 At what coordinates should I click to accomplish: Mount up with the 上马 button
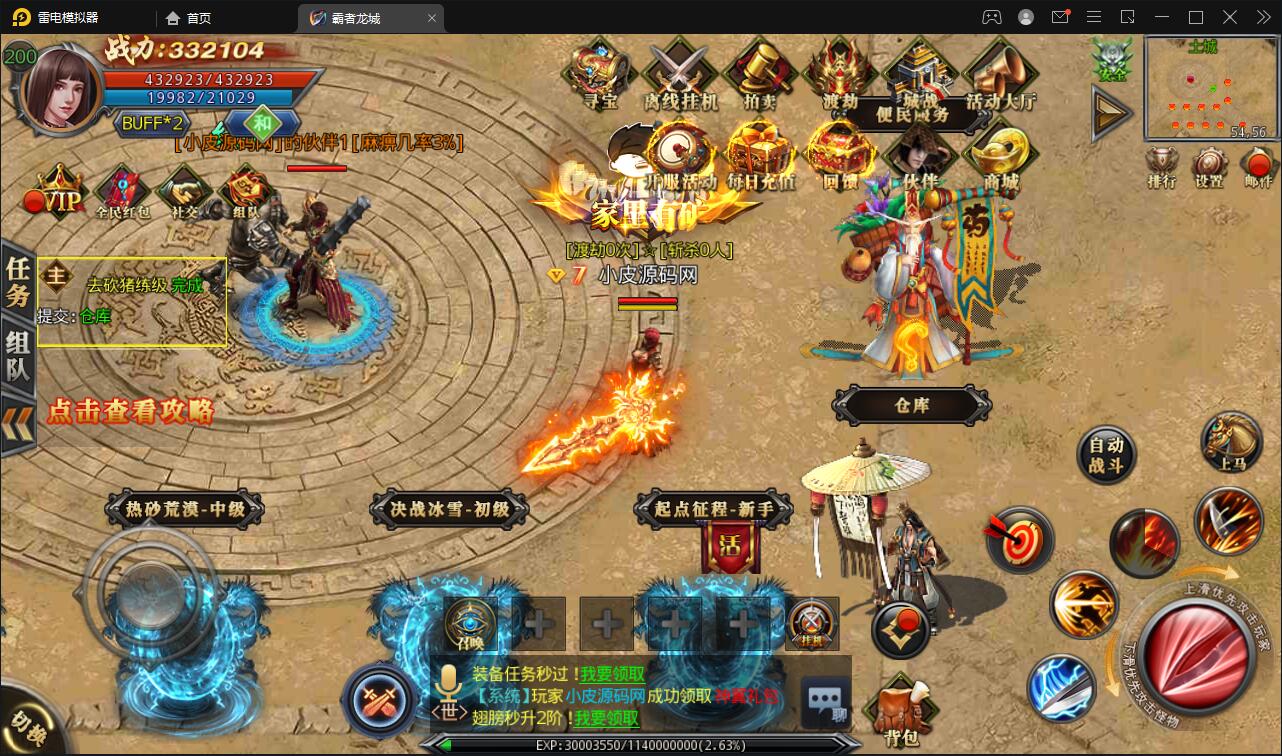[x=1231, y=441]
